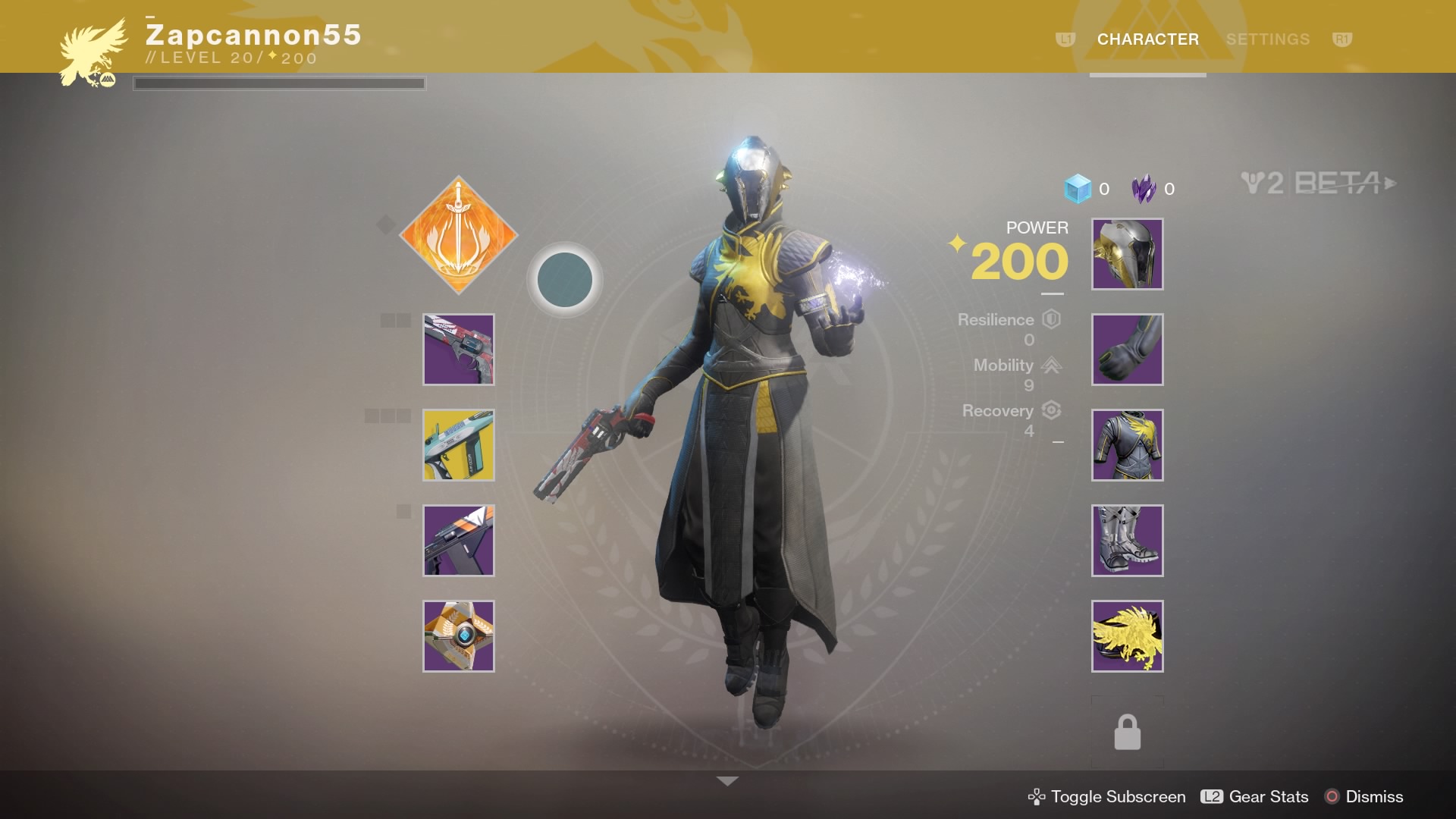Click the round teal-gray emblem circle
This screenshot has height=819, width=1456.
(565, 280)
